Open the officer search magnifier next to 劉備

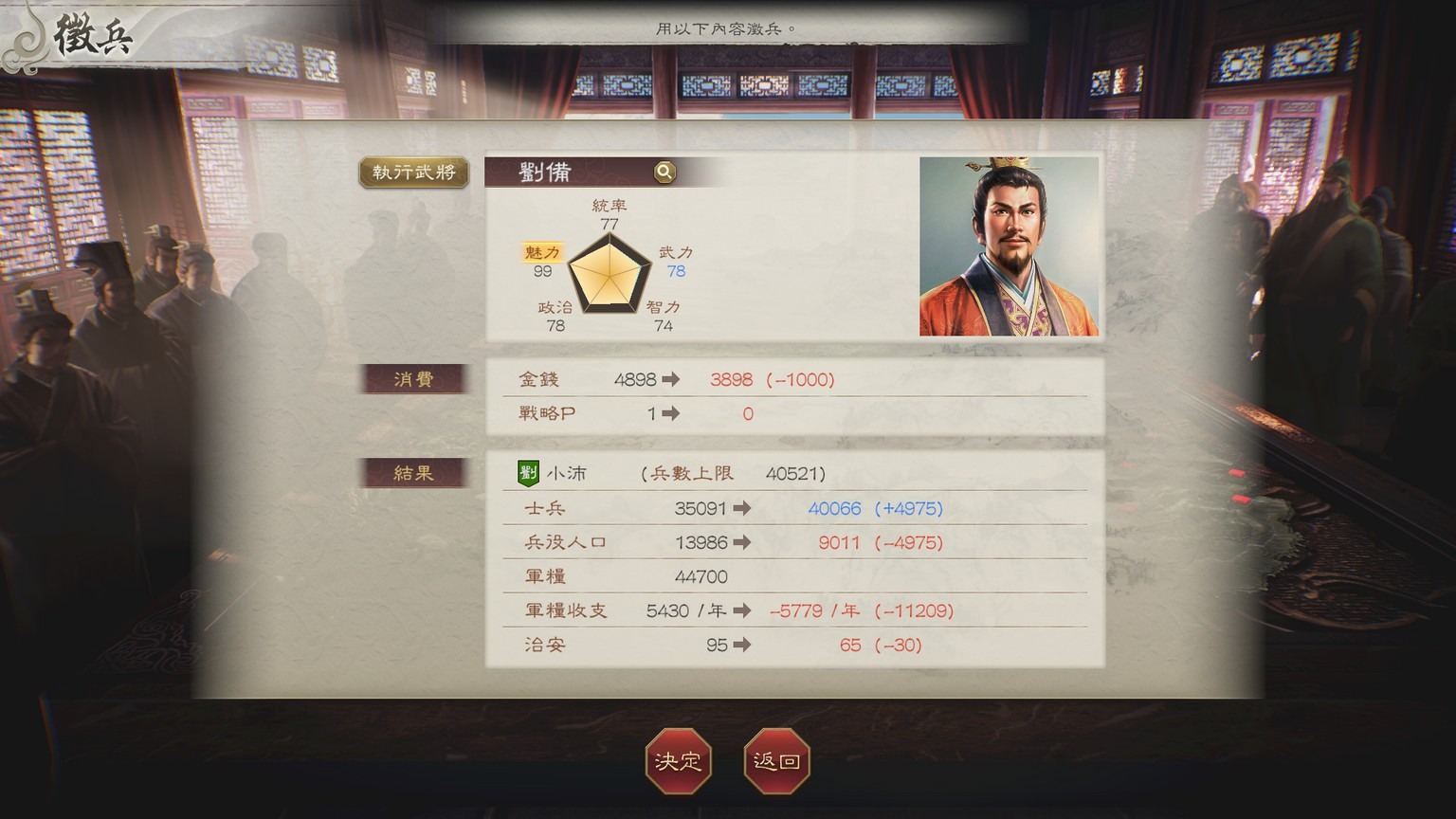click(x=664, y=172)
